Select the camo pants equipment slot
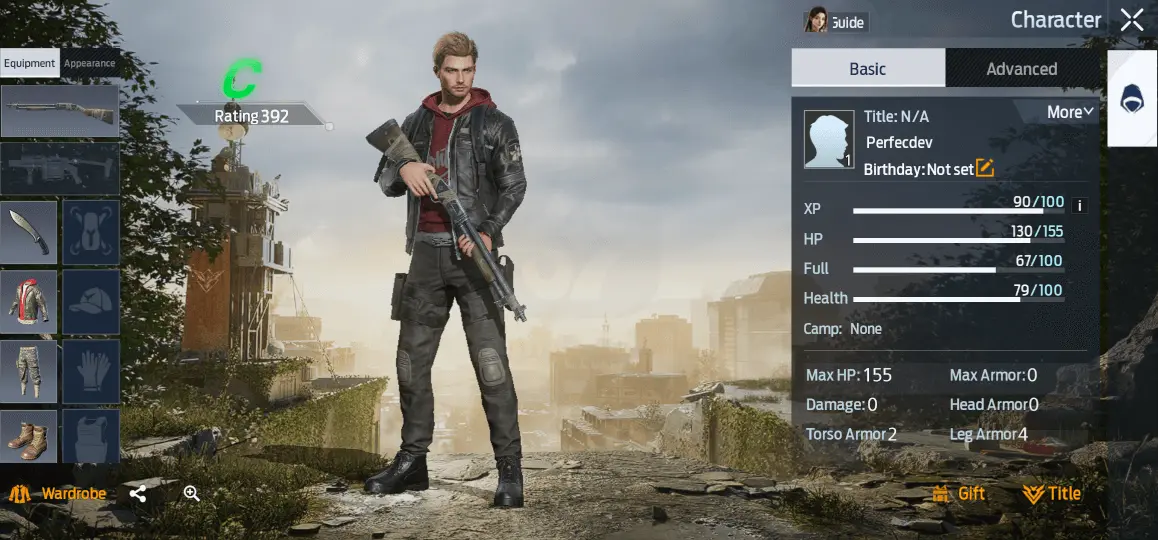This screenshot has height=540, width=1158. (28, 372)
